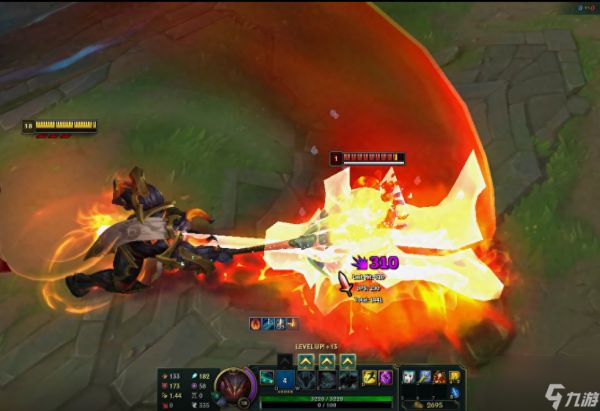
Task: Click the flame buff icon above the HUD
Action: (x=255, y=323)
